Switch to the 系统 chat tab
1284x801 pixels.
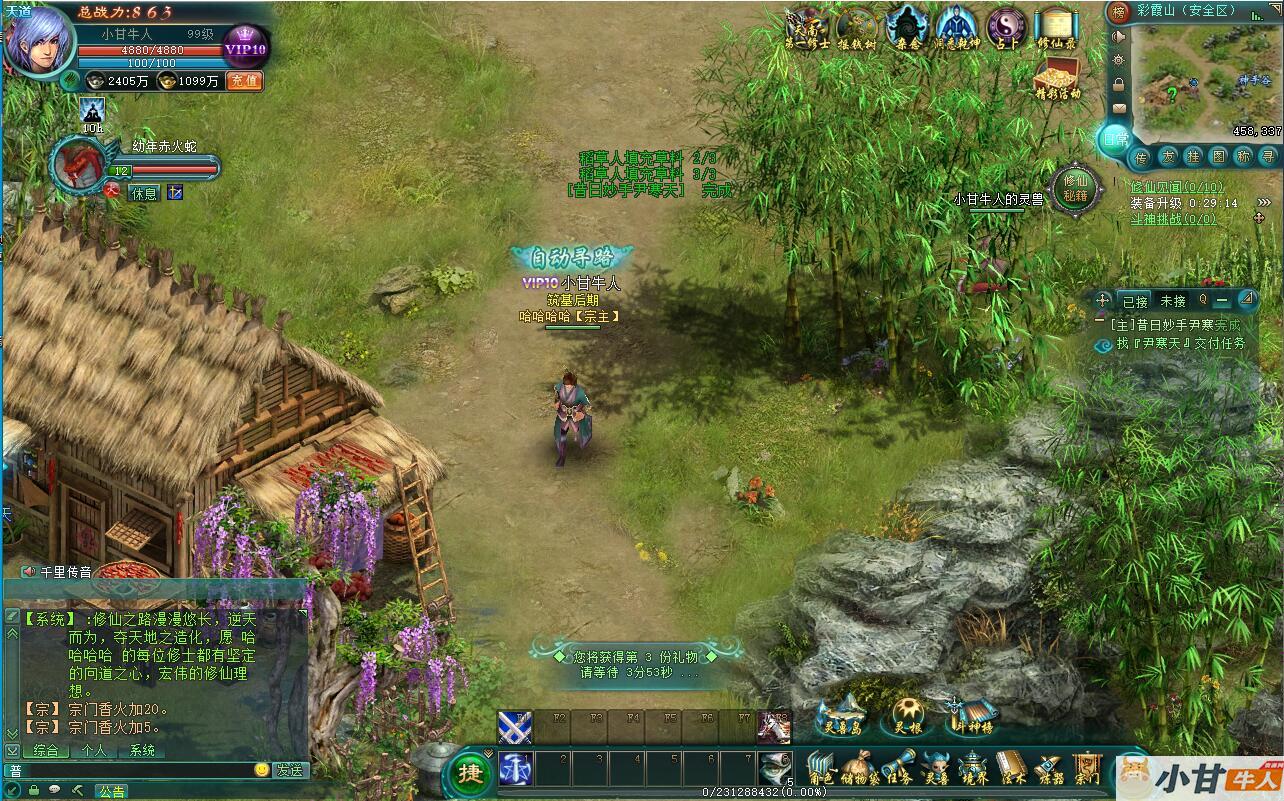tap(142, 750)
